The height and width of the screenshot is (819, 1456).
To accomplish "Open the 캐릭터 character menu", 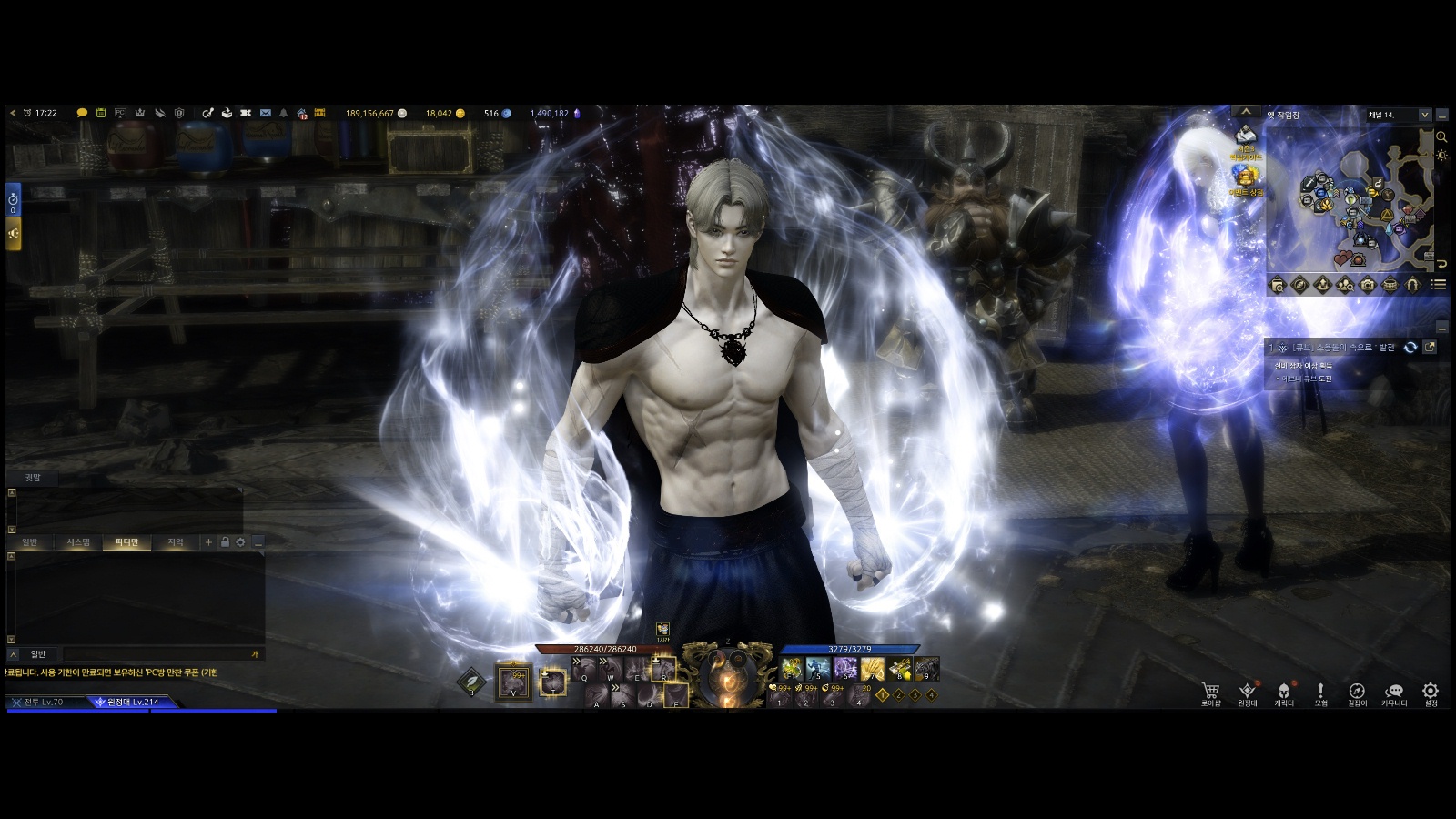I will pyautogui.click(x=1284, y=693).
